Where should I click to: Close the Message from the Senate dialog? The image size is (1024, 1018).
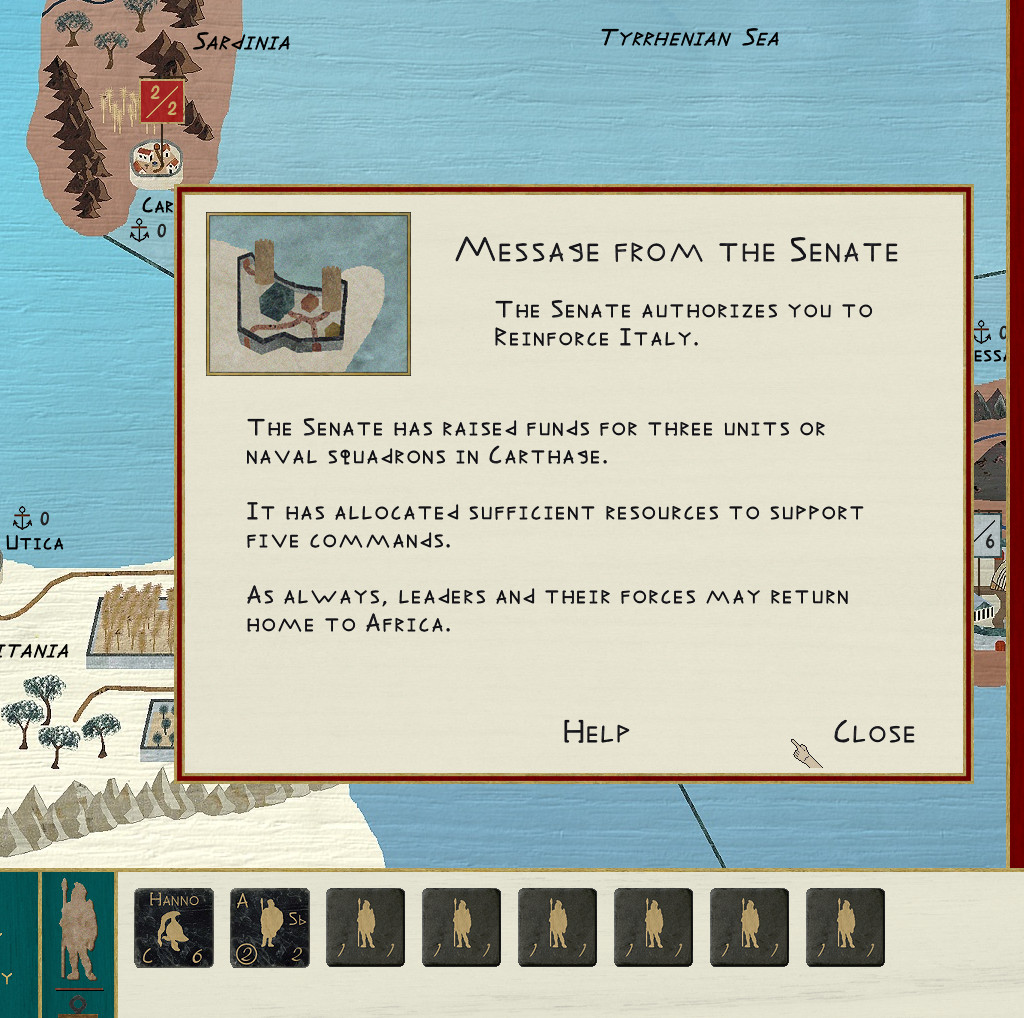point(874,733)
